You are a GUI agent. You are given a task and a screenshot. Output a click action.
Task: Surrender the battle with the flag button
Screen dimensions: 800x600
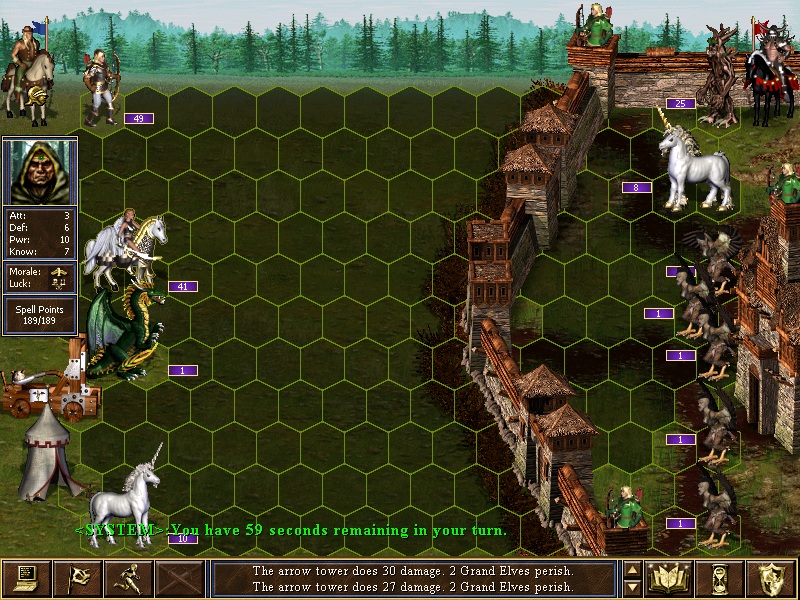[78, 578]
